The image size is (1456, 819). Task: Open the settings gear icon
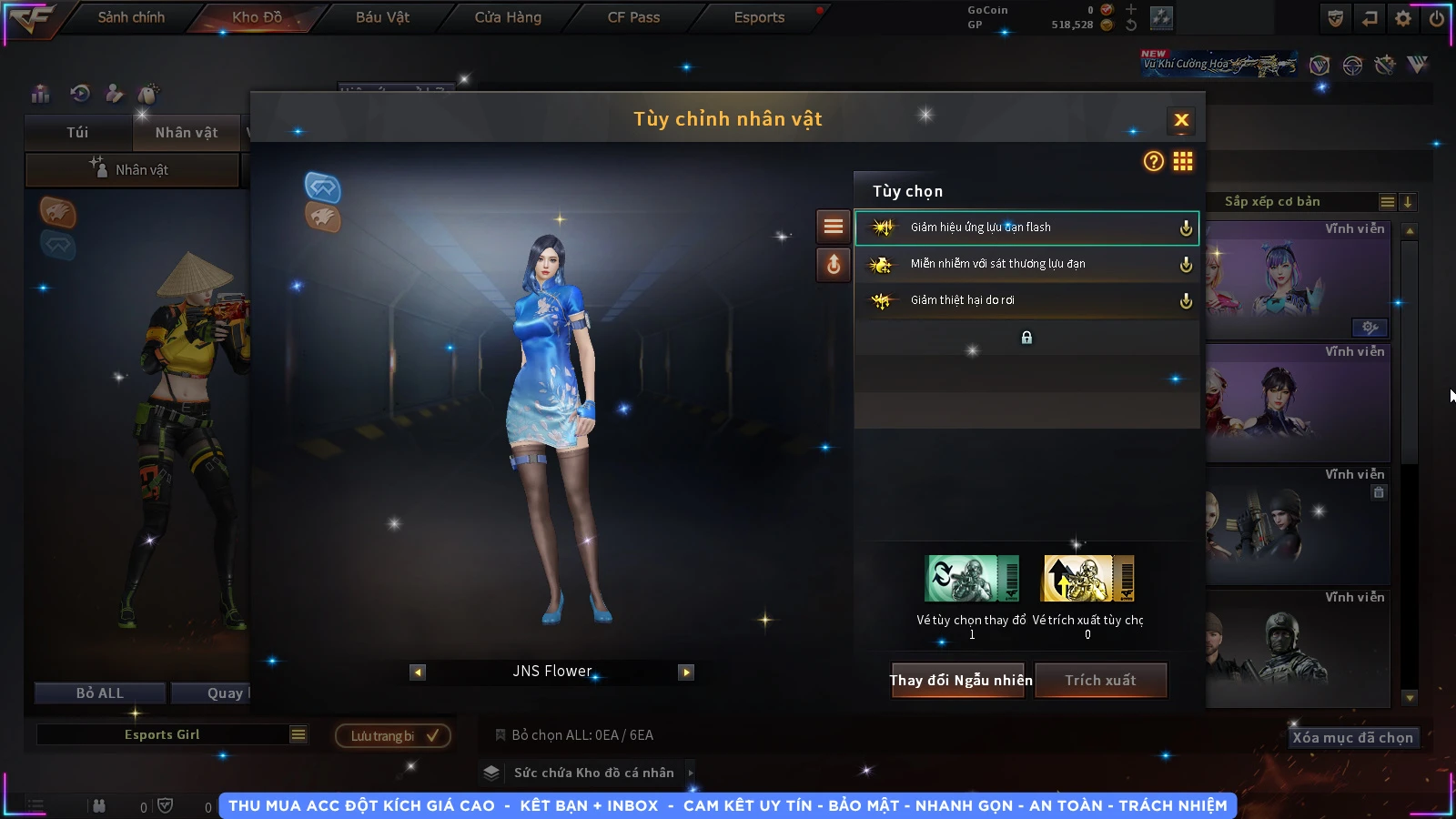coord(1403,18)
